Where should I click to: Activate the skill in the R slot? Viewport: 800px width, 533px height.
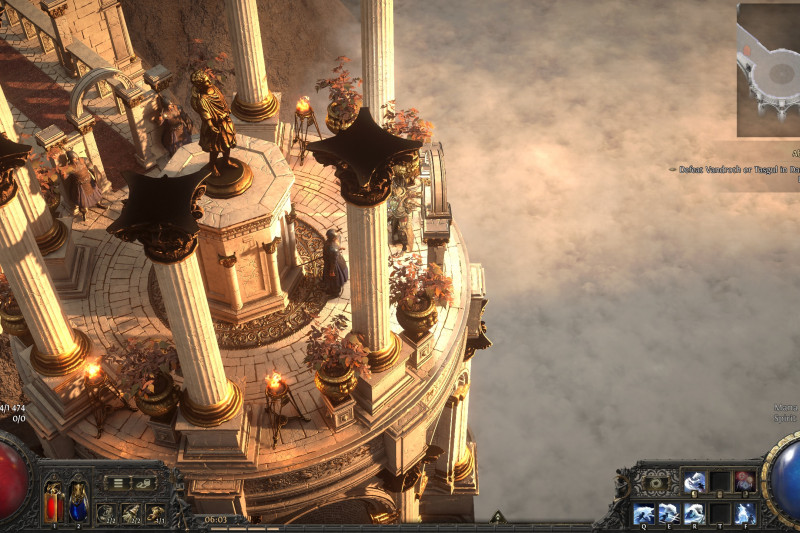tap(695, 513)
